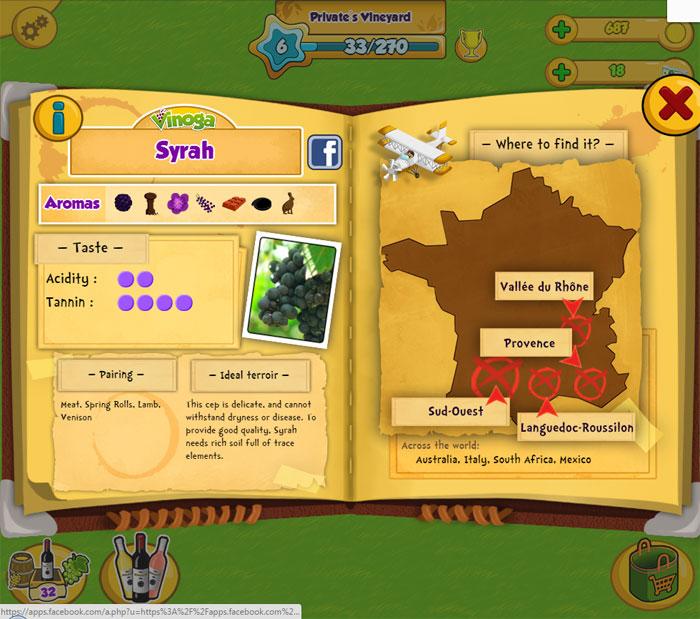The width and height of the screenshot is (700, 619).
Task: Add more currency with the lower plus button
Action: click(x=562, y=72)
